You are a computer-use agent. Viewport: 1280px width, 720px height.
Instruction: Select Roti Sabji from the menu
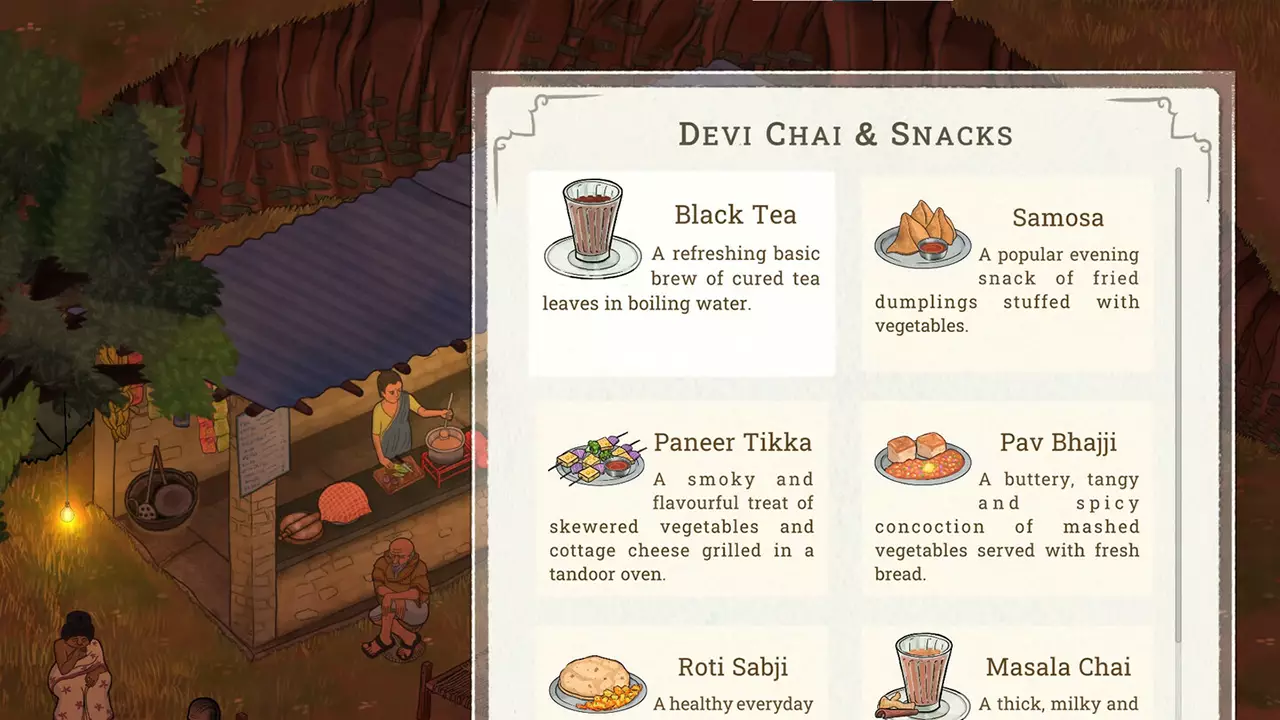tap(681, 680)
